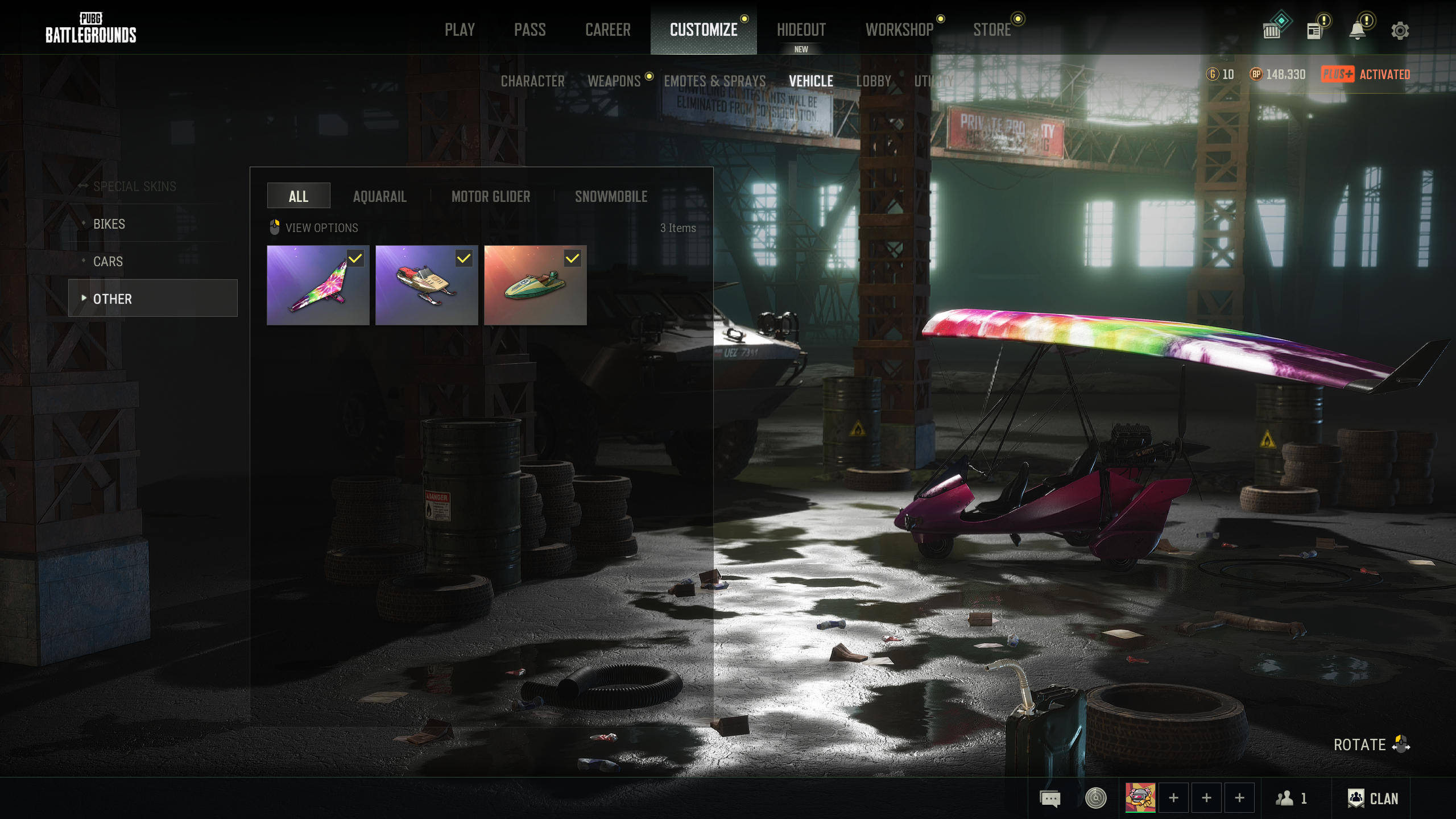
Task: Open the CAREER page
Action: tap(607, 30)
